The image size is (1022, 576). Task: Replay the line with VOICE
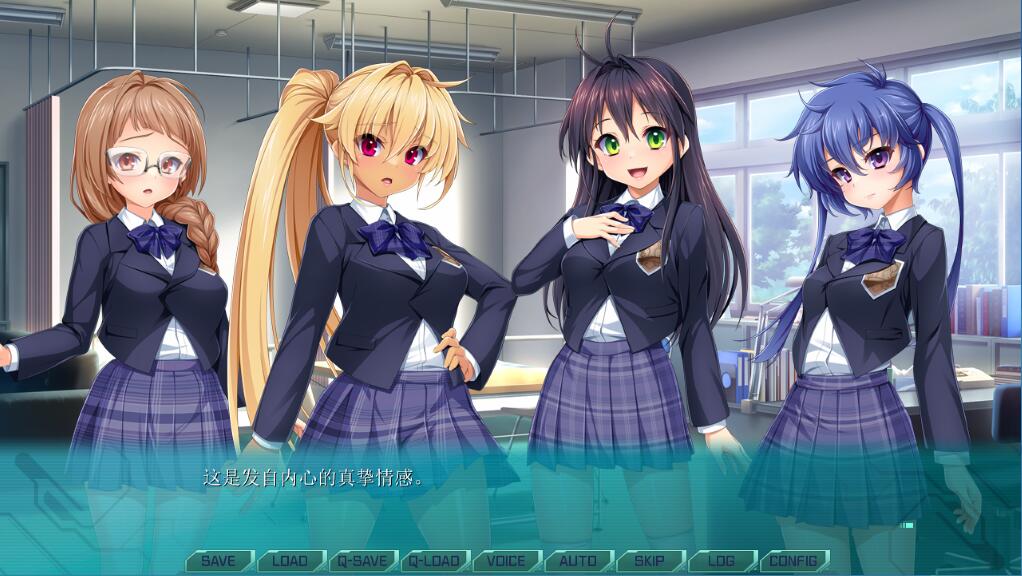pos(506,561)
